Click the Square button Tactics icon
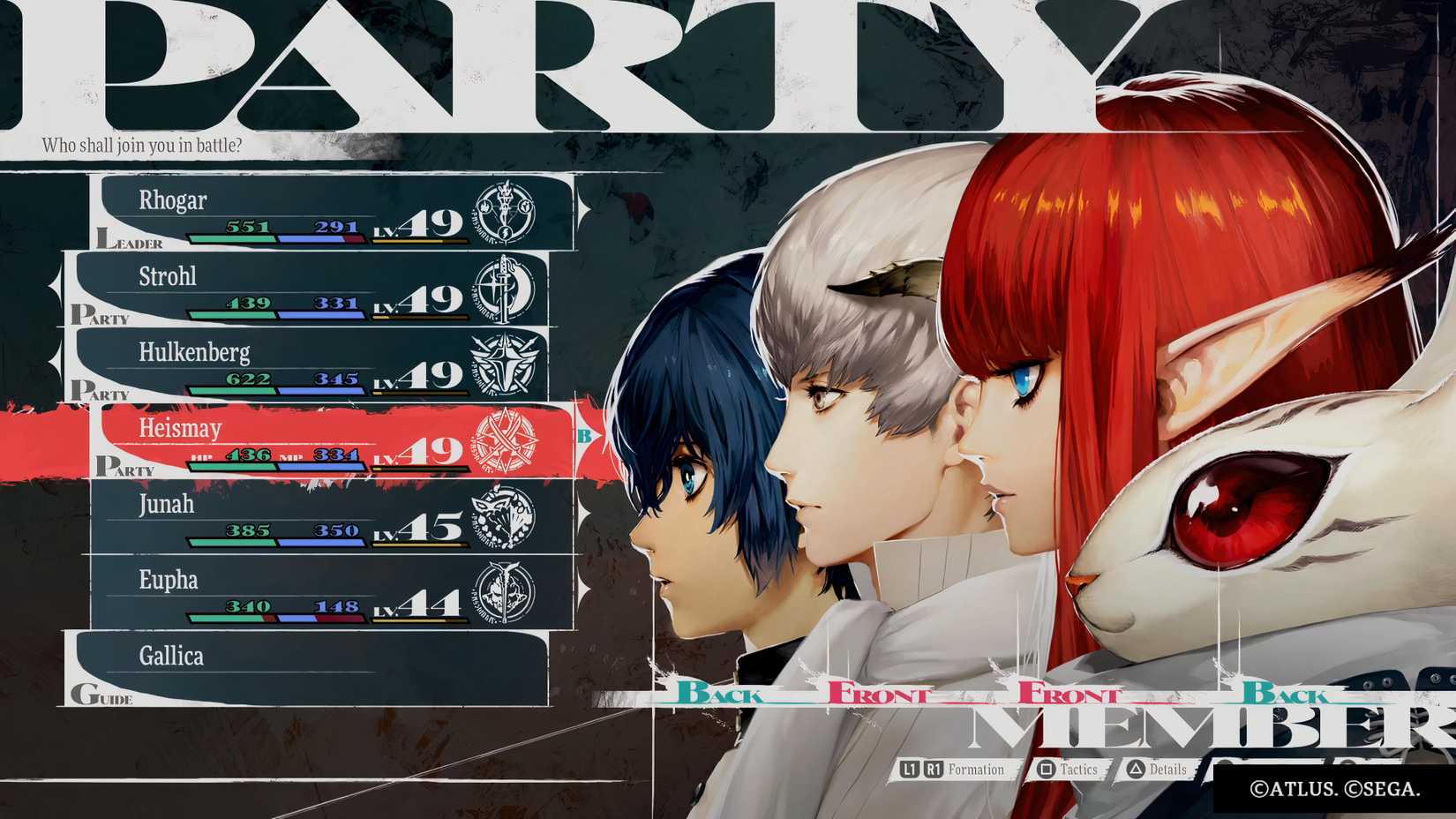This screenshot has height=819, width=1456. tap(1046, 770)
